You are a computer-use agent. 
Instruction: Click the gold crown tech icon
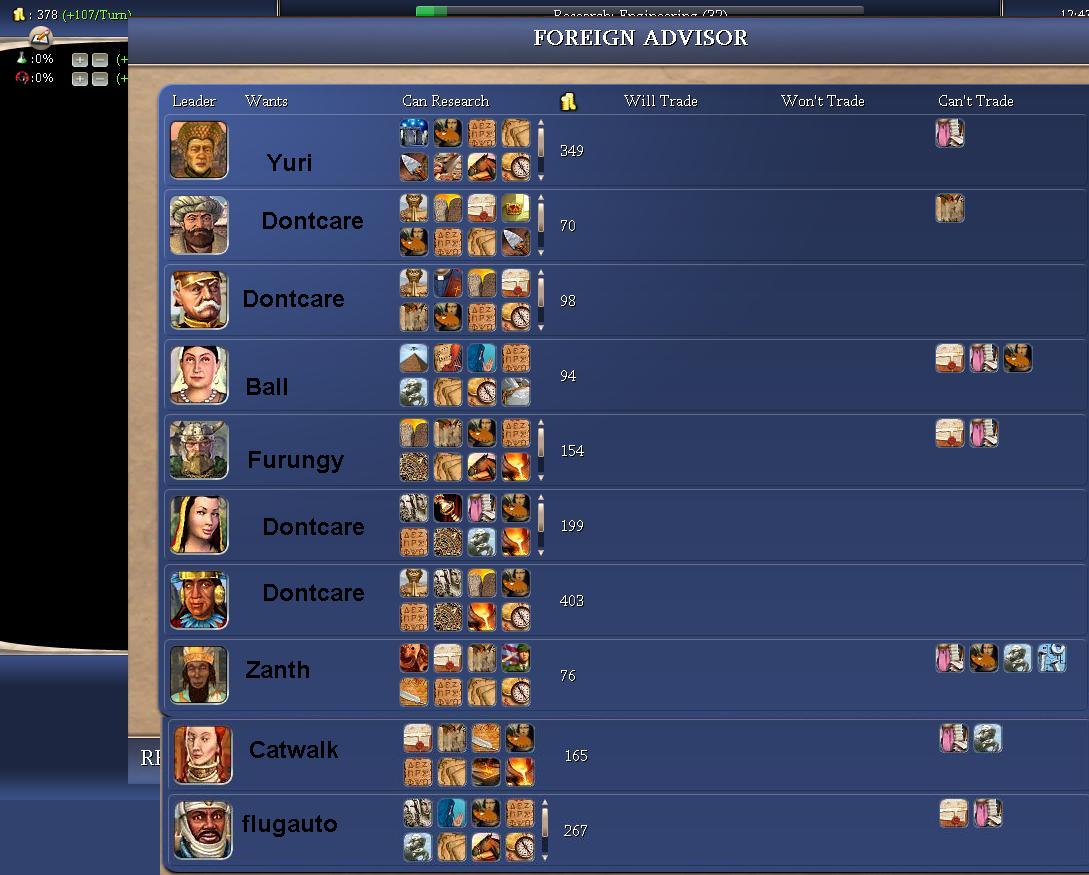click(x=516, y=208)
